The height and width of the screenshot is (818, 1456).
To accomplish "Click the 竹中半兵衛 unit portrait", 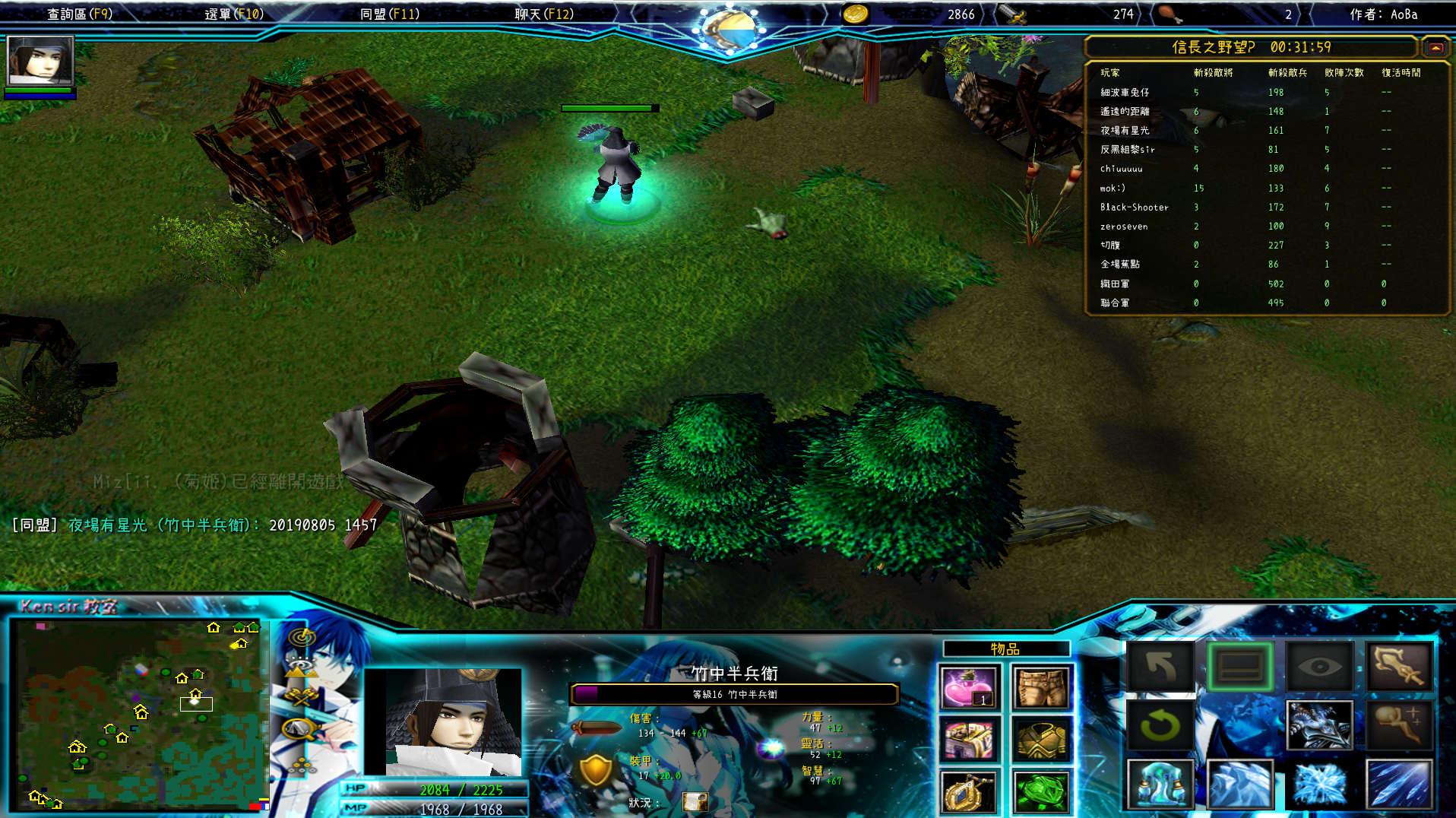I will 443,722.
